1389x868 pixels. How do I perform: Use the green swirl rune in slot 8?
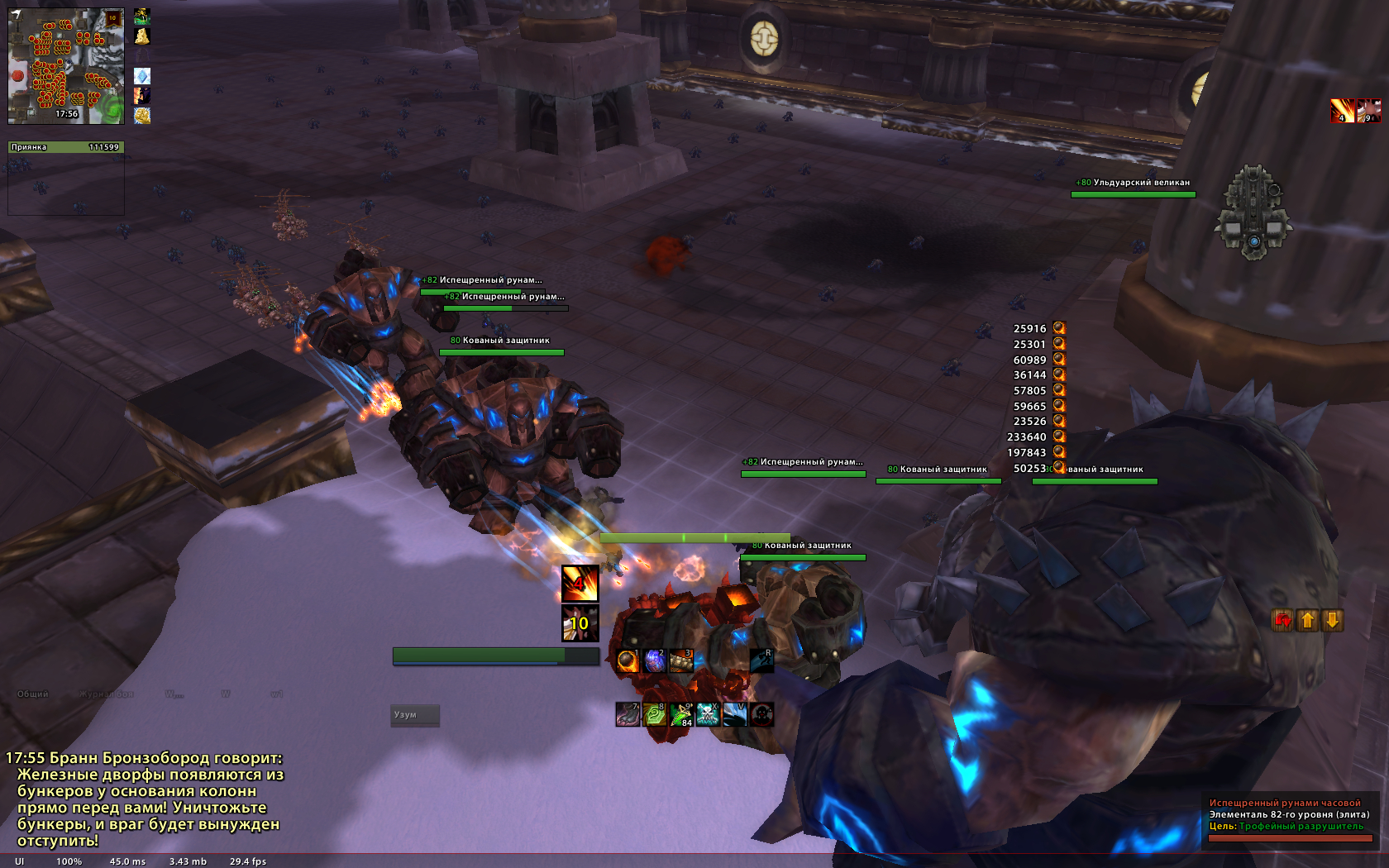click(x=654, y=714)
